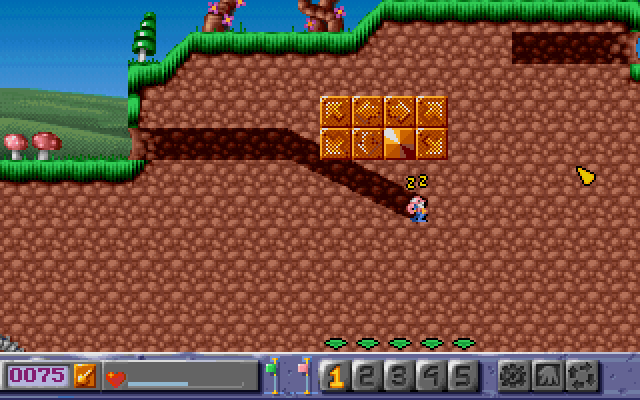This screenshot has width=640, height=400.
Task: Click the blank shaded tile in dig menu
Action: 399,143
